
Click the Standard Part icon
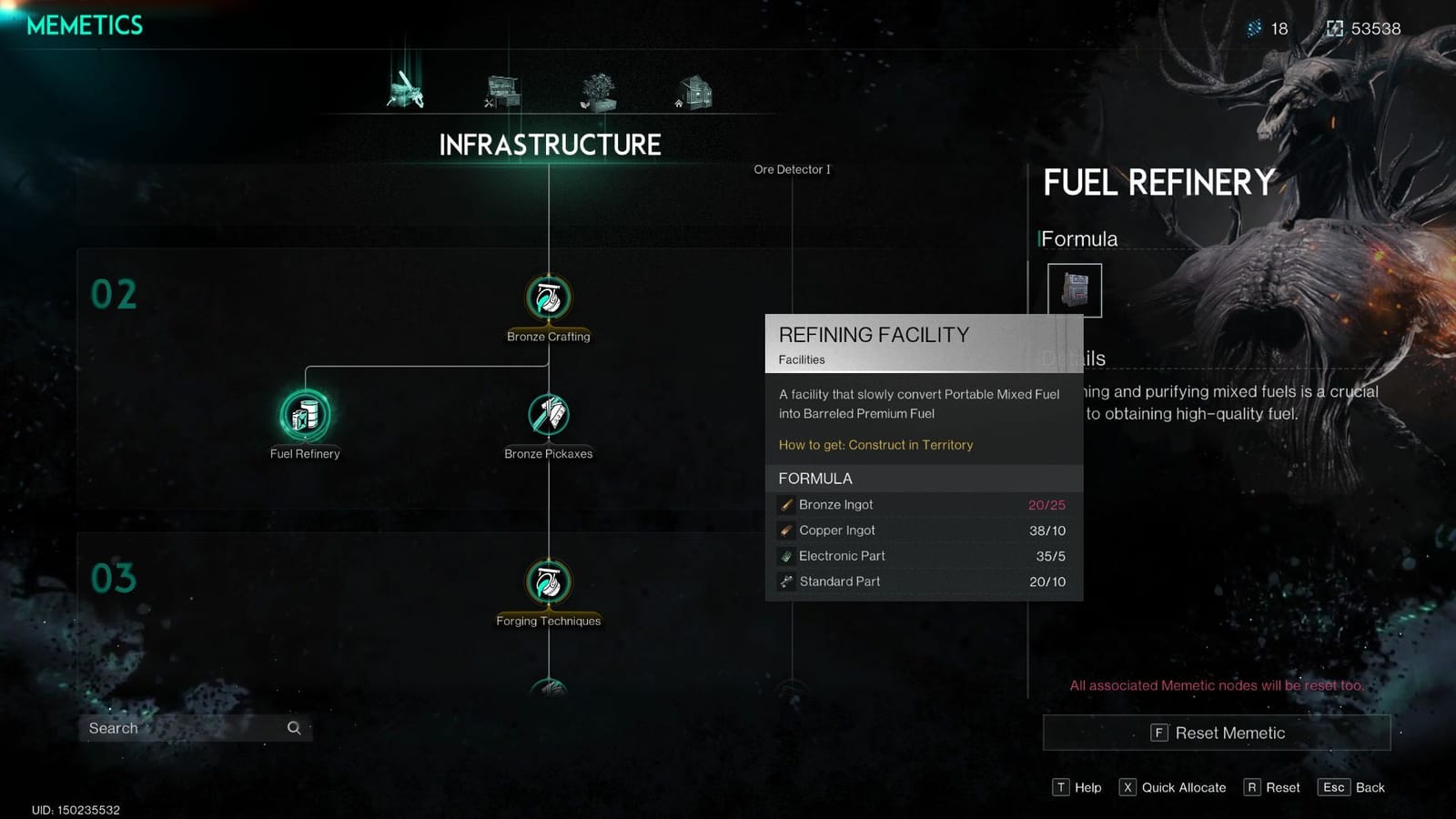coord(785,581)
